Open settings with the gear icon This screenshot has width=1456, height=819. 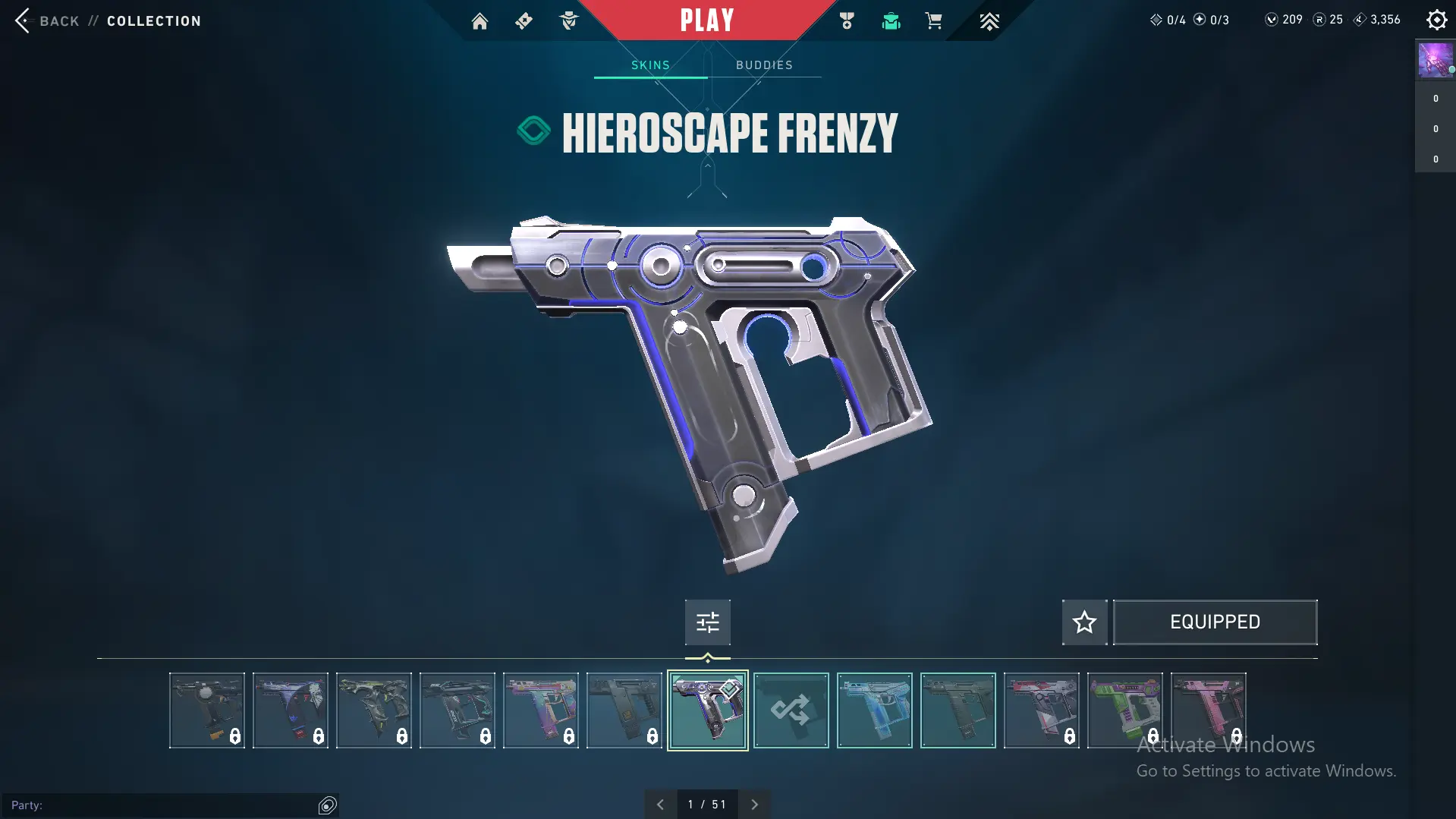[x=1436, y=20]
